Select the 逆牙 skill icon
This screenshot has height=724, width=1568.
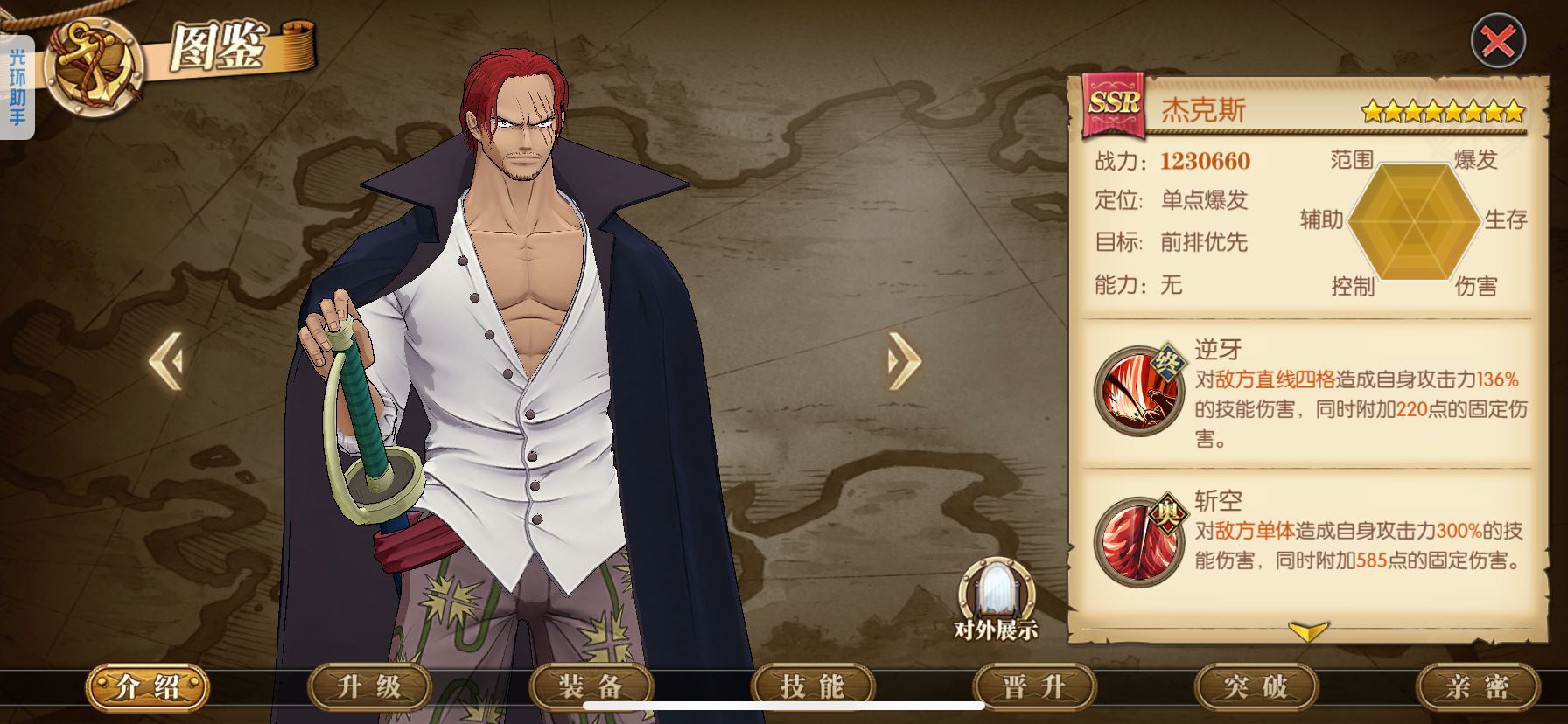(x=1138, y=390)
